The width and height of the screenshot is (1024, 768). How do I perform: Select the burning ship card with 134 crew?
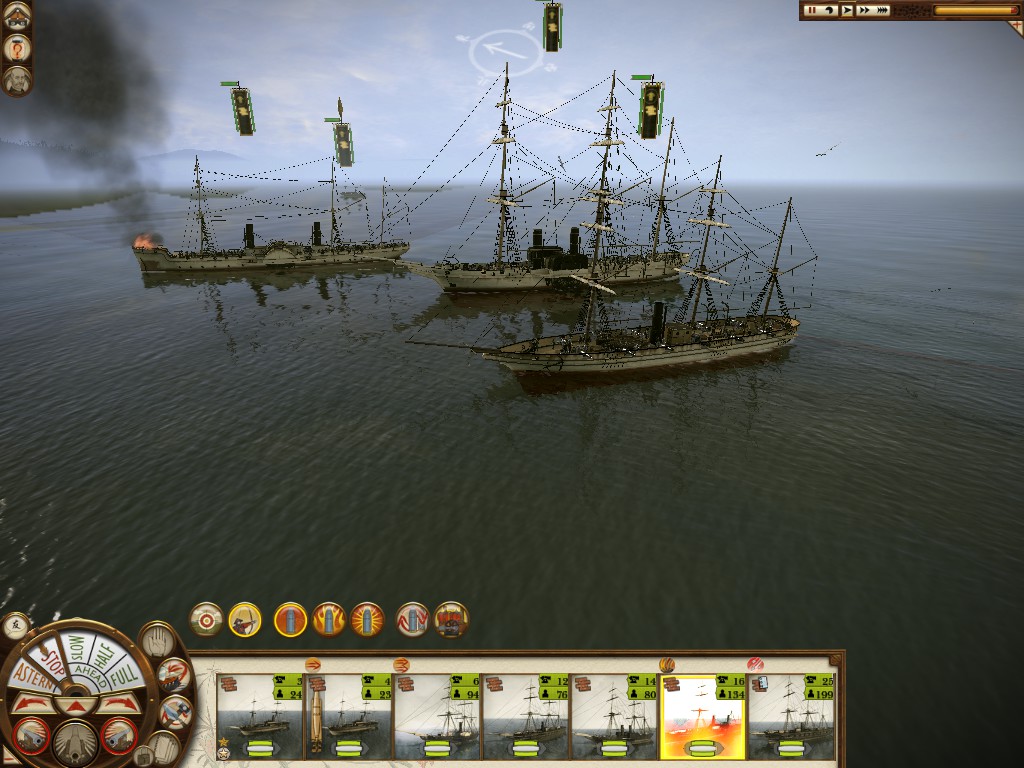[x=703, y=716]
